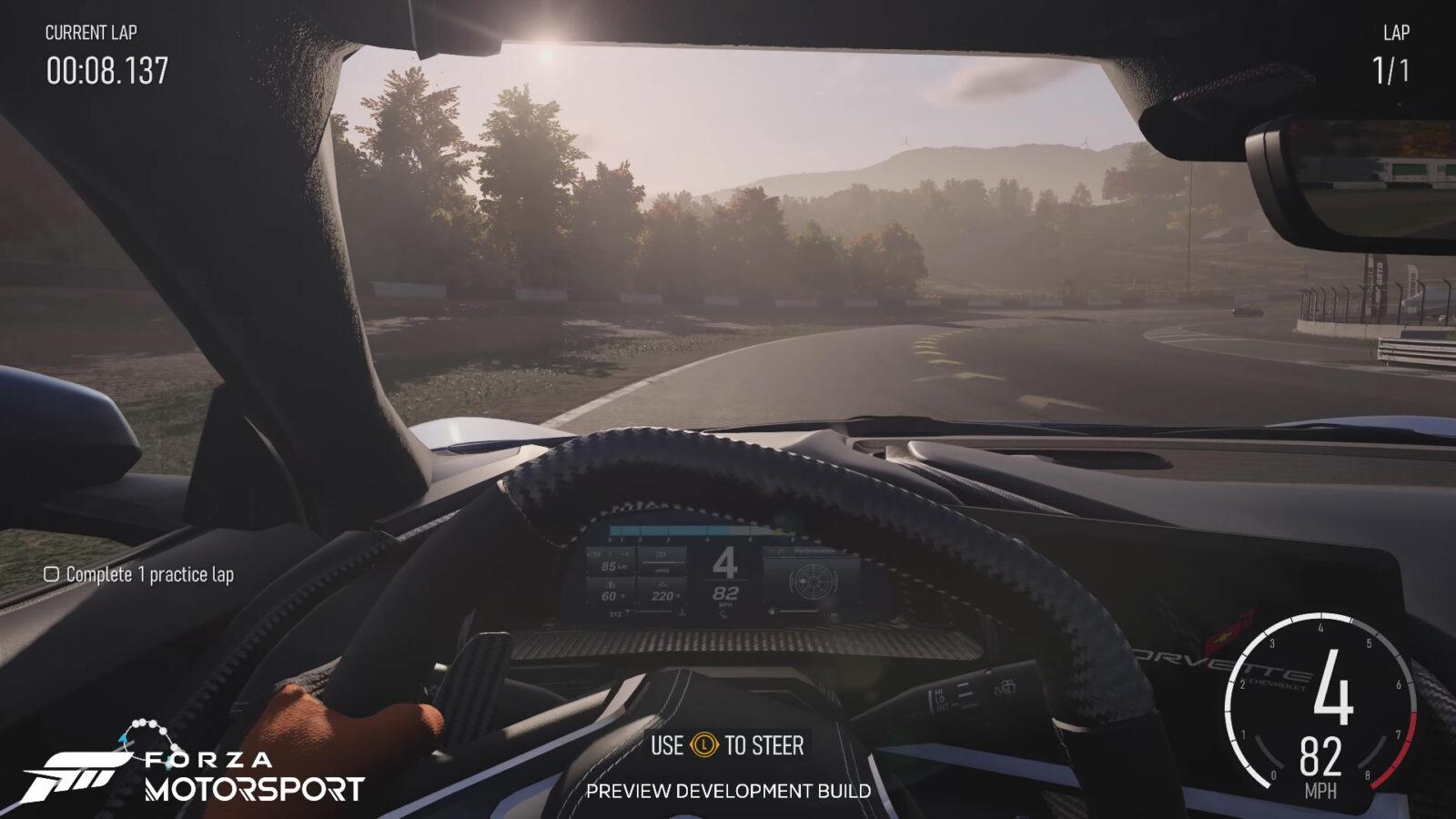Screen dimensions: 1456x819
Task: Click the blue RPM bar on the dash
Action: (x=673, y=530)
